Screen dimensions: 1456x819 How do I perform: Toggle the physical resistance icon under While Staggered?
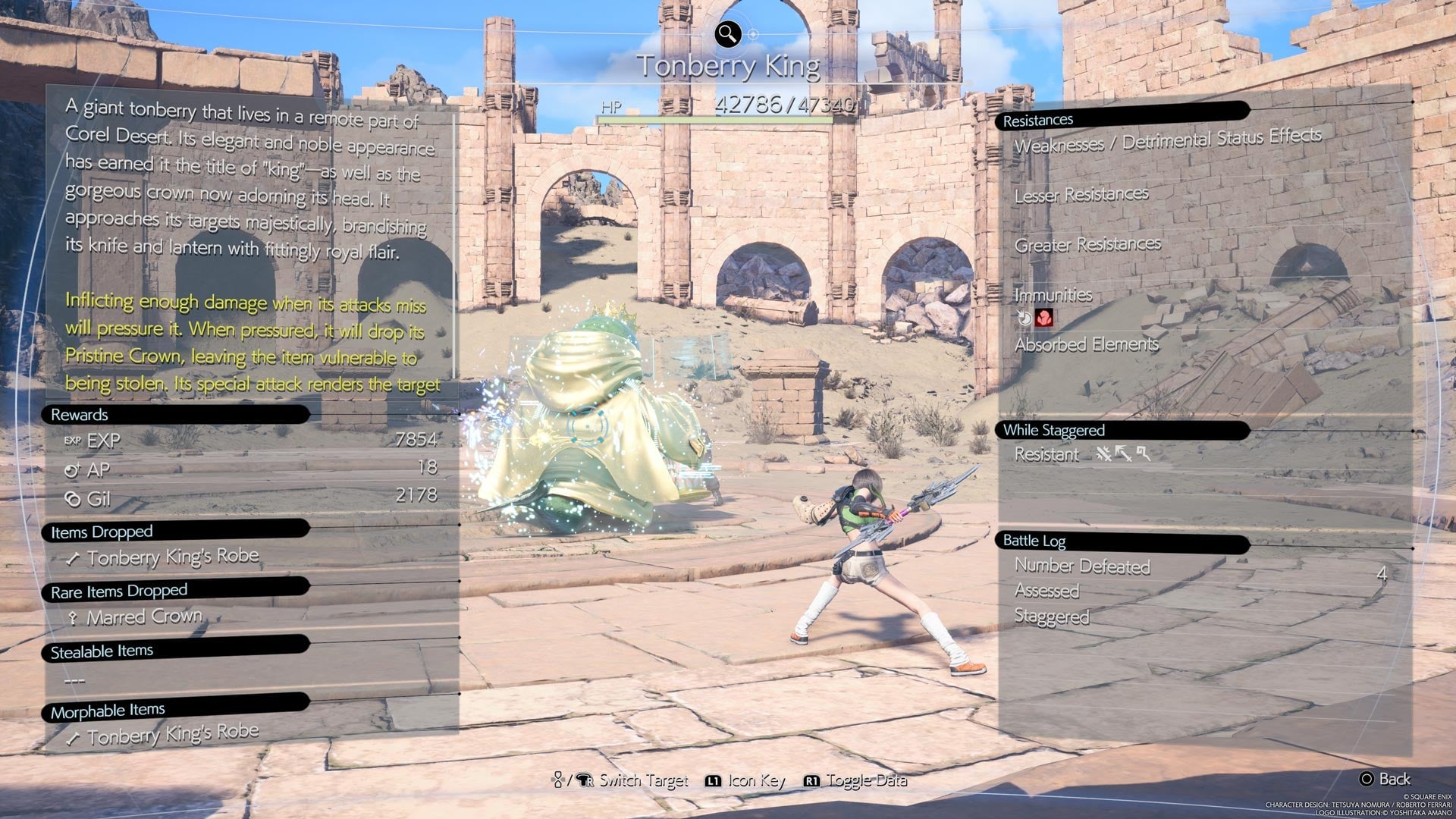click(x=1104, y=455)
